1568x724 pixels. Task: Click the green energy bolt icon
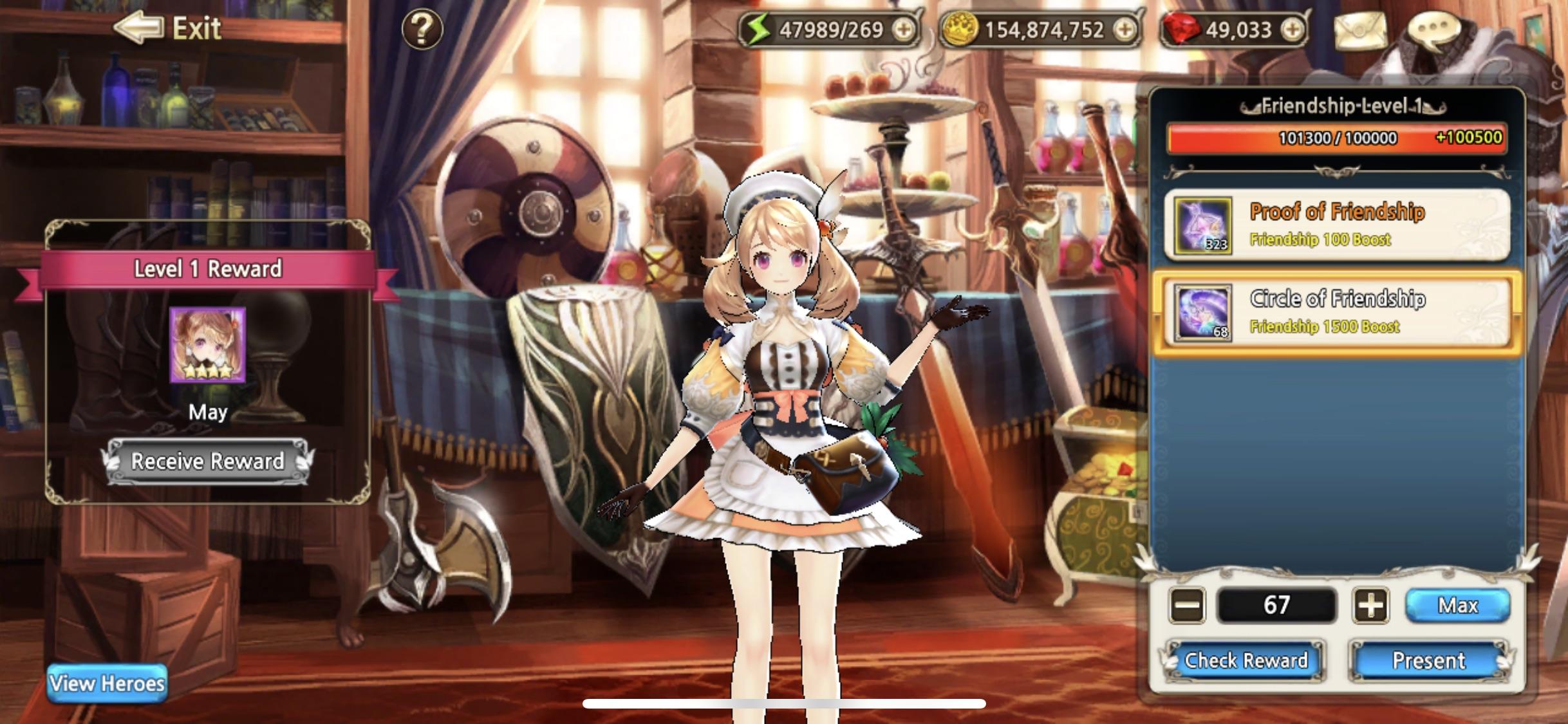(760, 27)
